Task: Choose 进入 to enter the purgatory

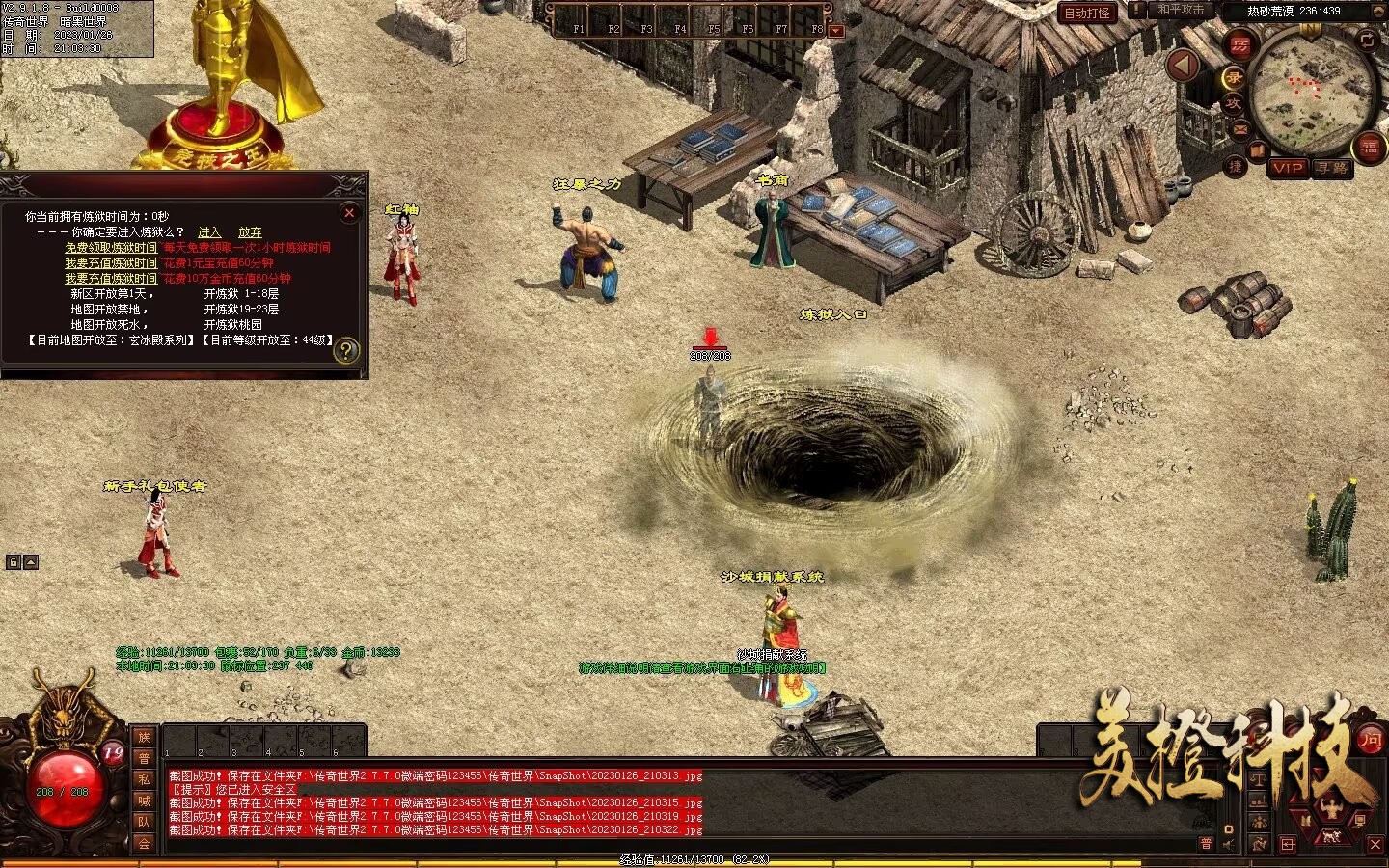Action: coord(209,232)
